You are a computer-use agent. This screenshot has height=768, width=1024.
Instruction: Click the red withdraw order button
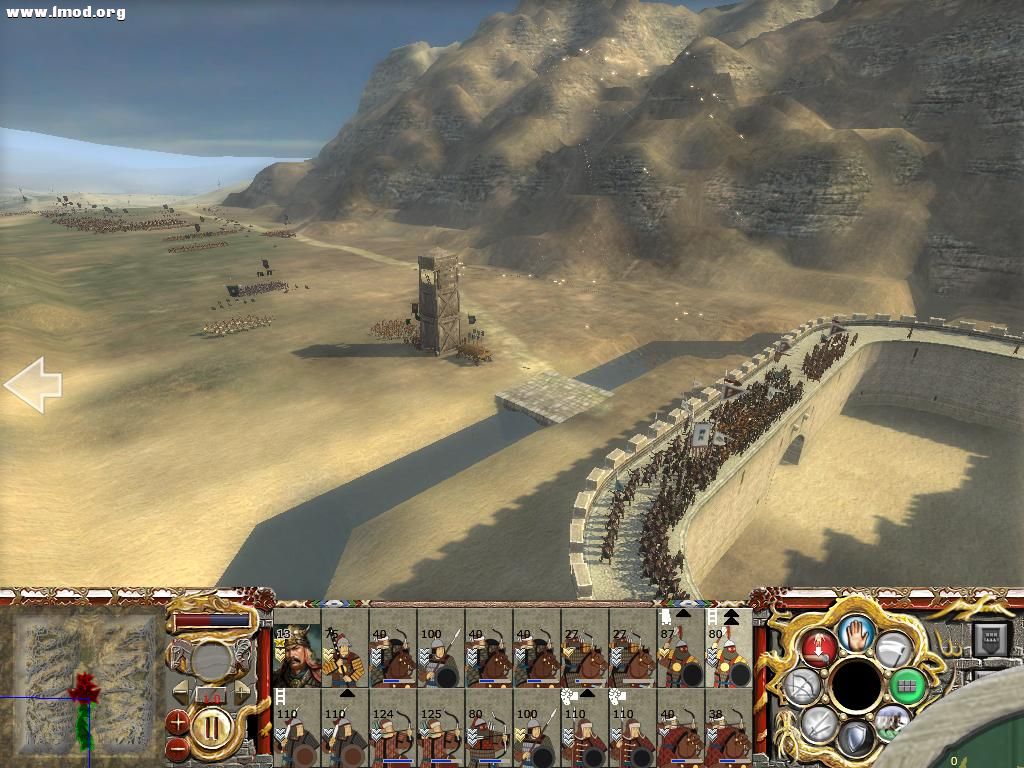click(x=818, y=647)
